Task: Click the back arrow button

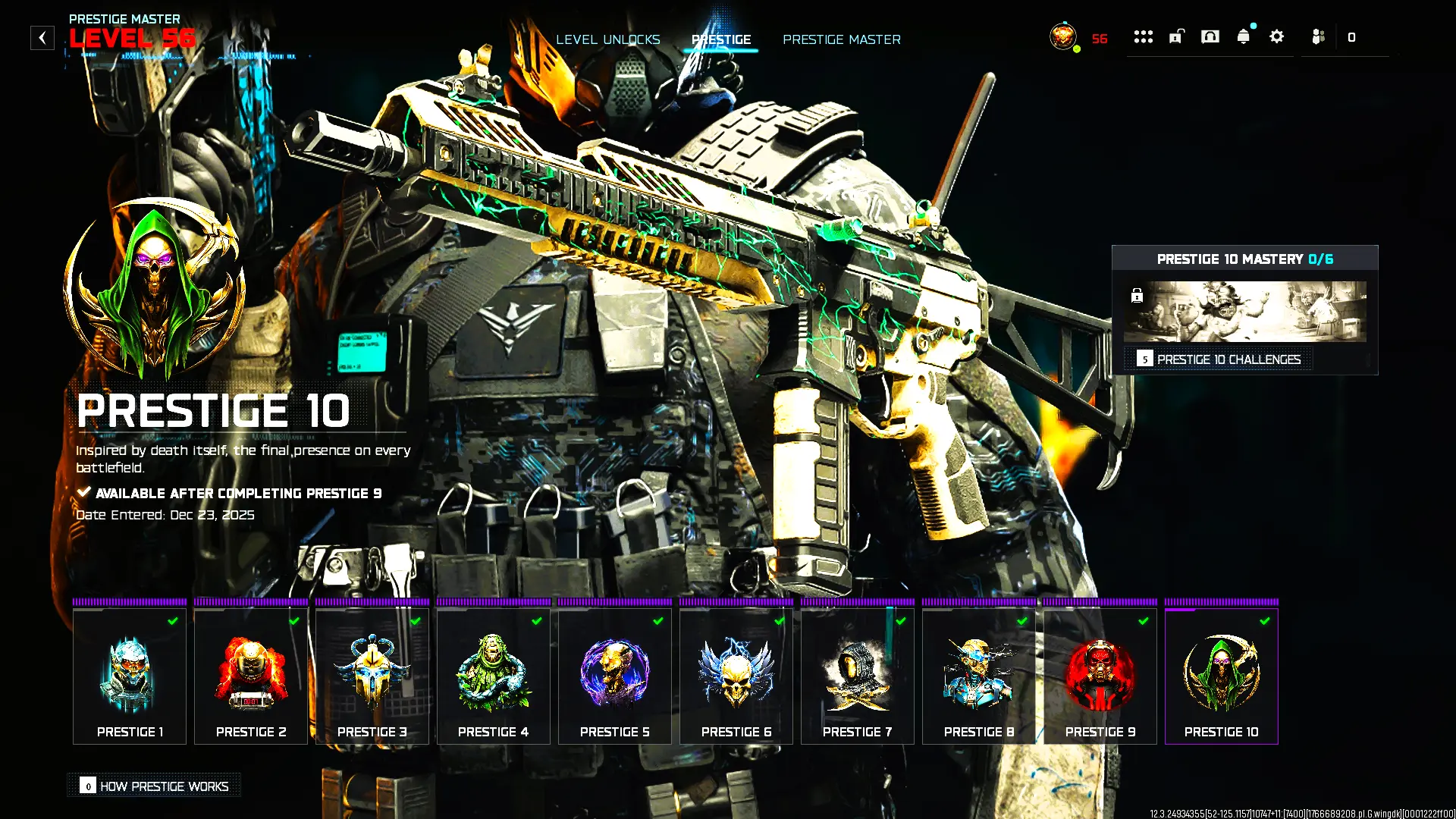Action: click(x=42, y=37)
